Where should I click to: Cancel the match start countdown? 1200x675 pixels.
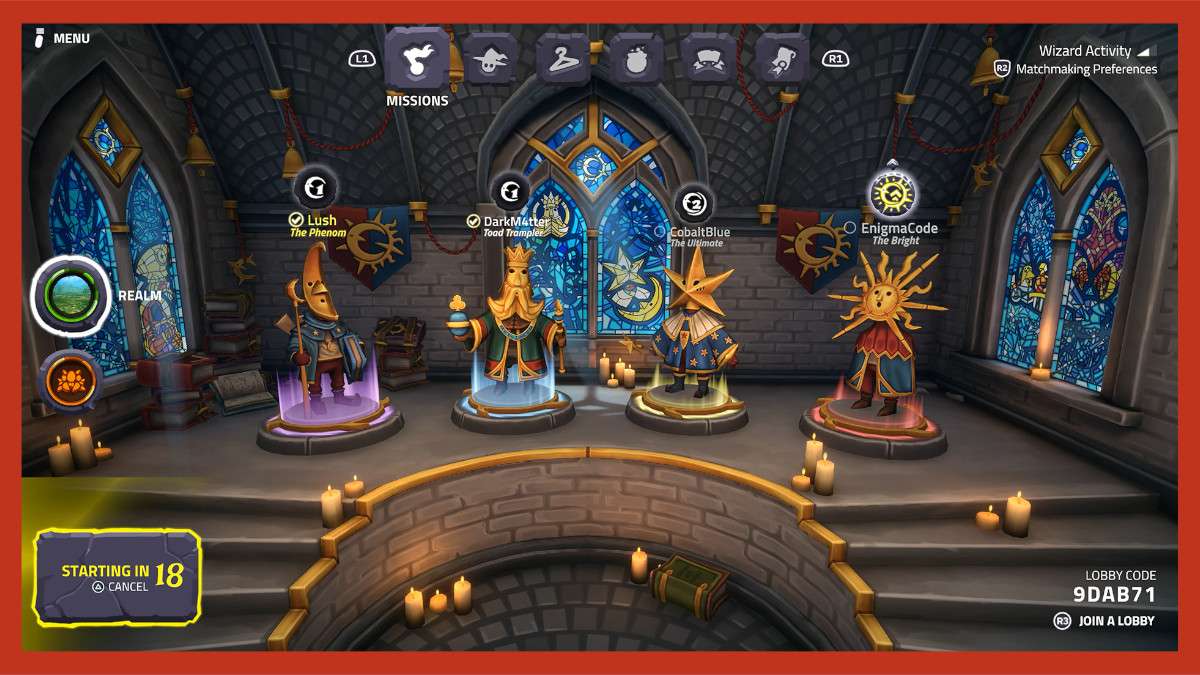(x=120, y=587)
